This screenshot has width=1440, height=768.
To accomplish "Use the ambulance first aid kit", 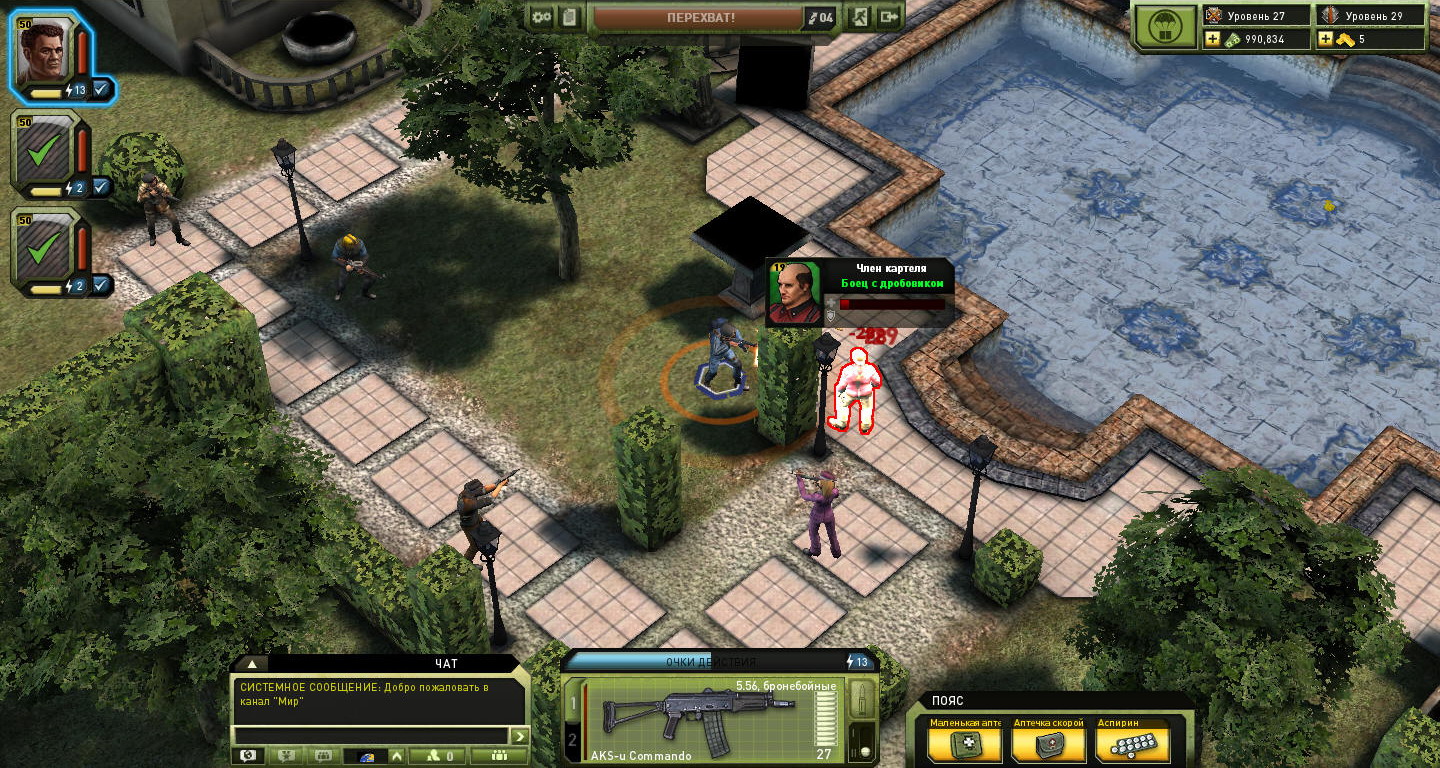I will click(x=1048, y=745).
